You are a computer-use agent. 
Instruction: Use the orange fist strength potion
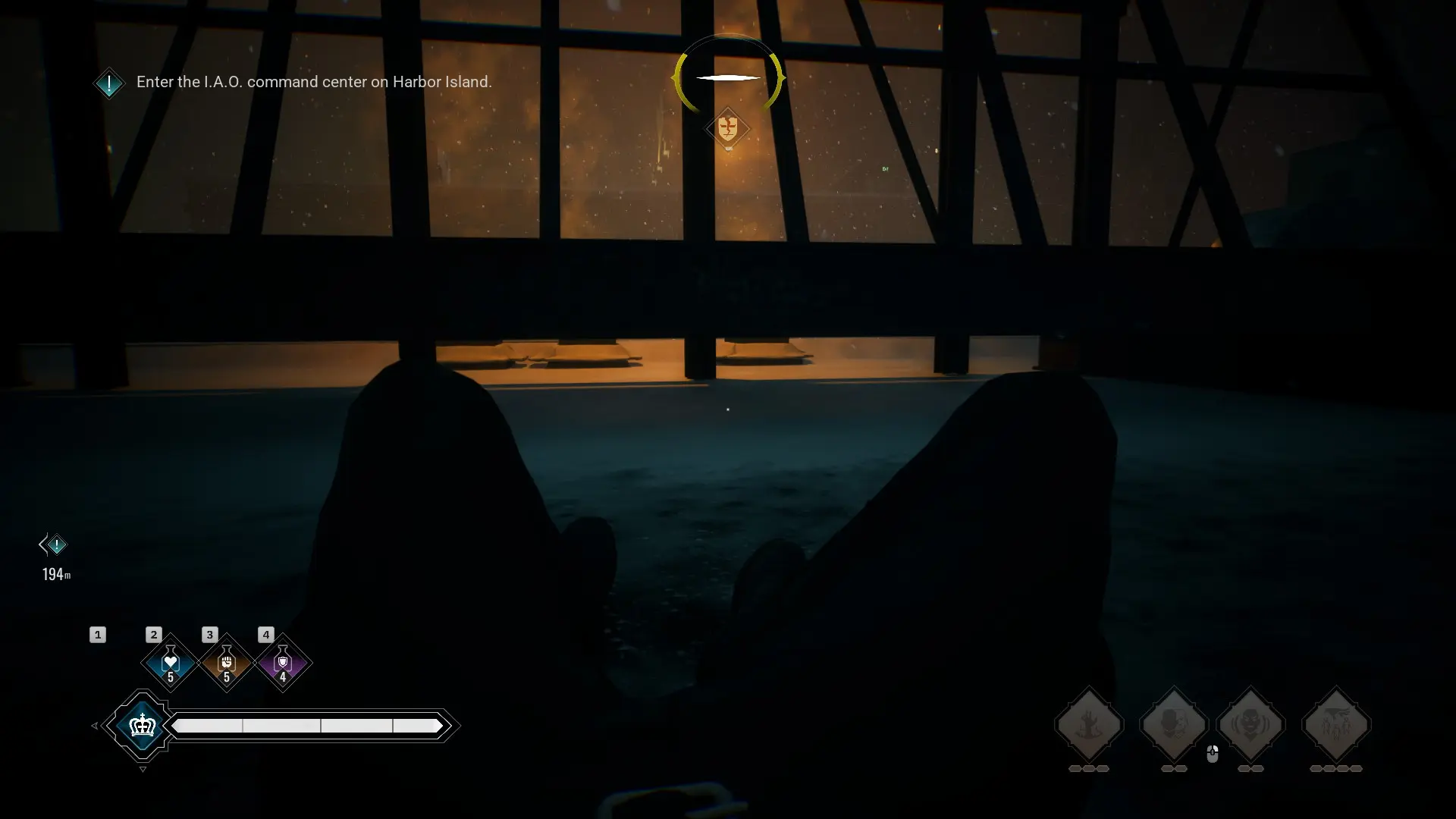pos(226,663)
